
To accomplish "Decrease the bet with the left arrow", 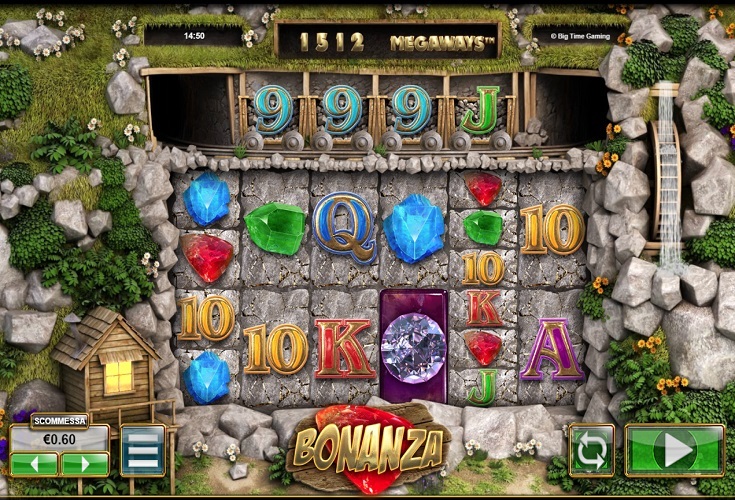I will click(34, 463).
